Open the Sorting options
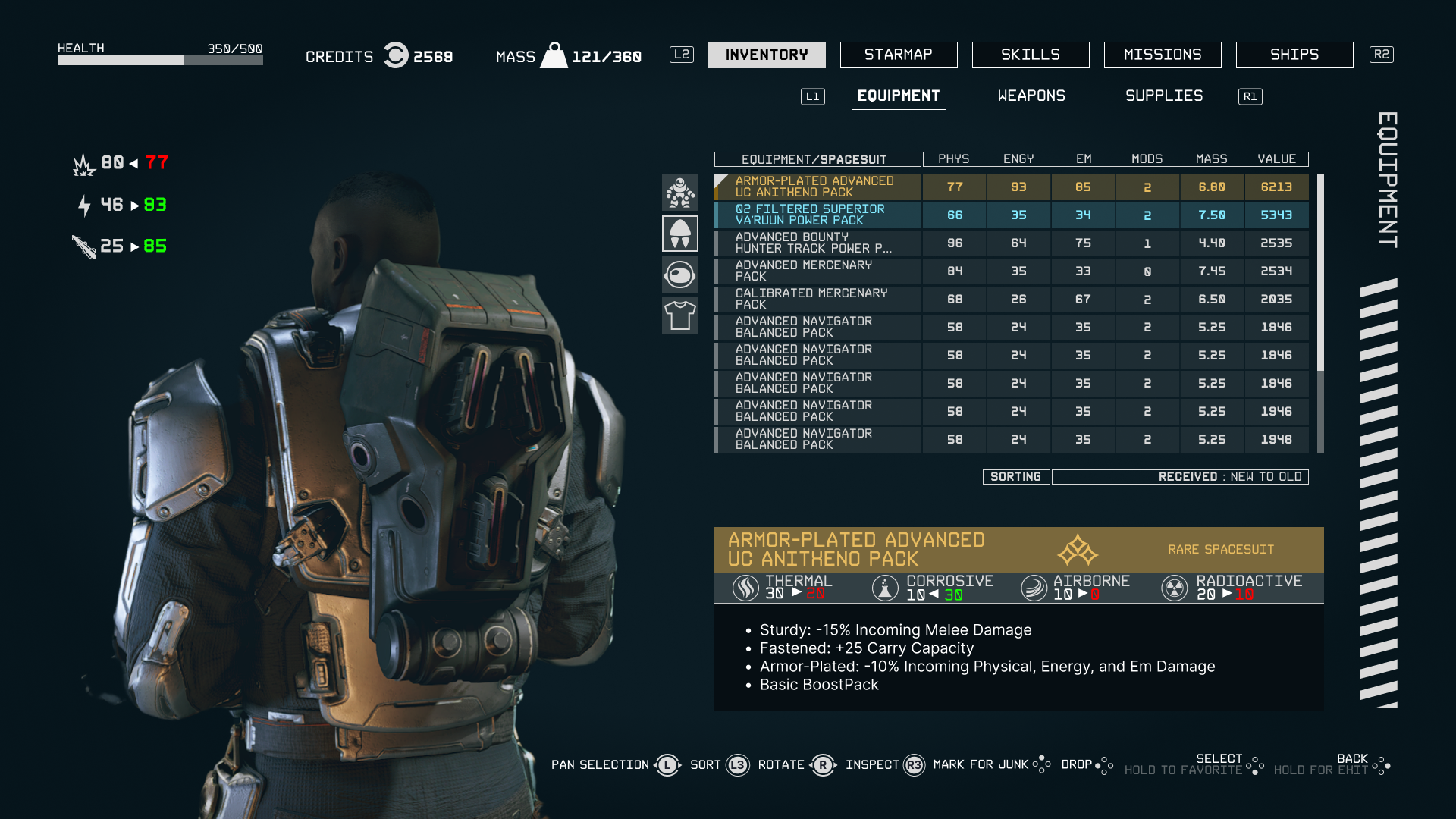1456x819 pixels. tap(1015, 476)
